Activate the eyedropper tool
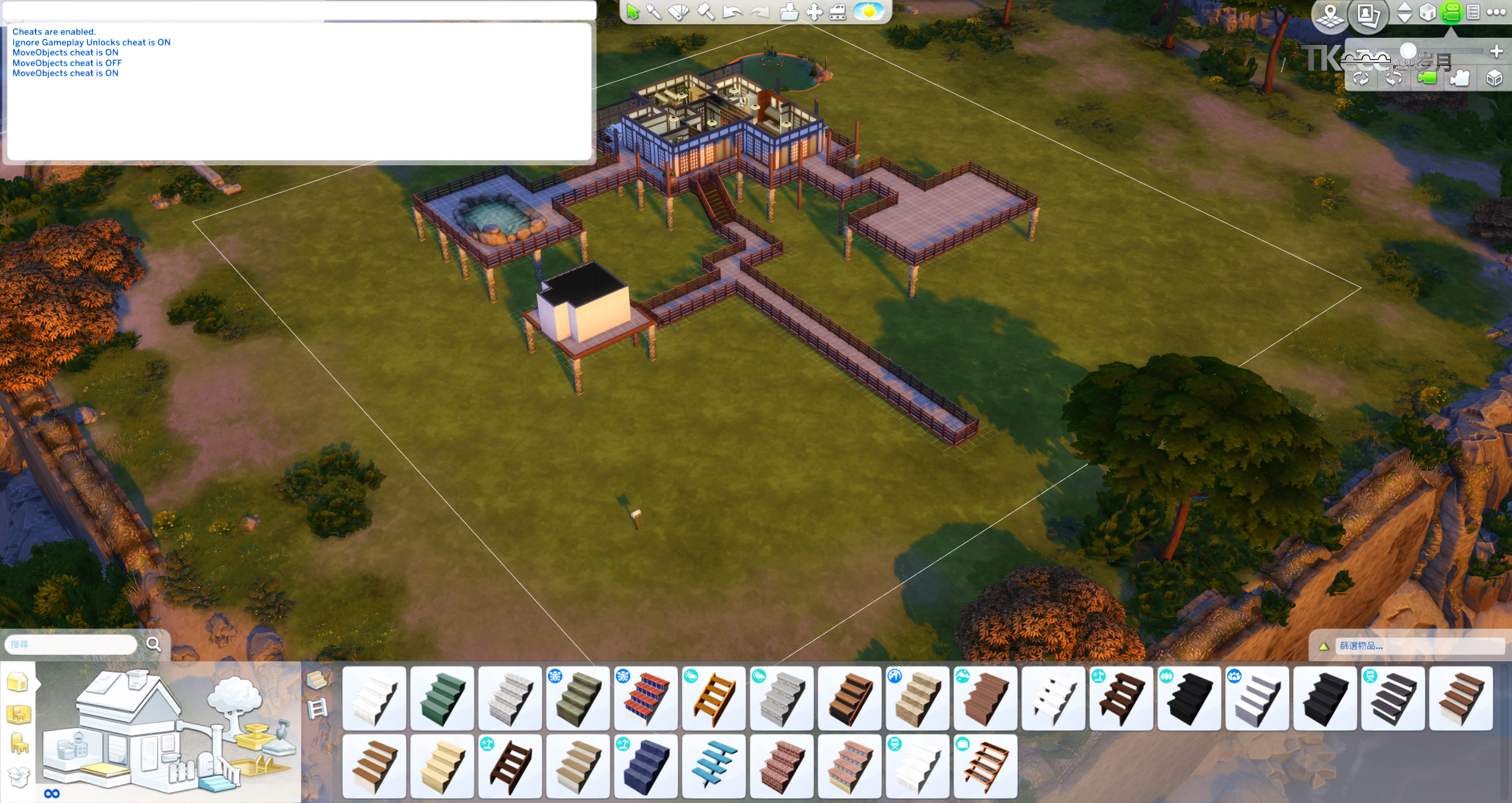The width and height of the screenshot is (1512, 803). coord(654,12)
